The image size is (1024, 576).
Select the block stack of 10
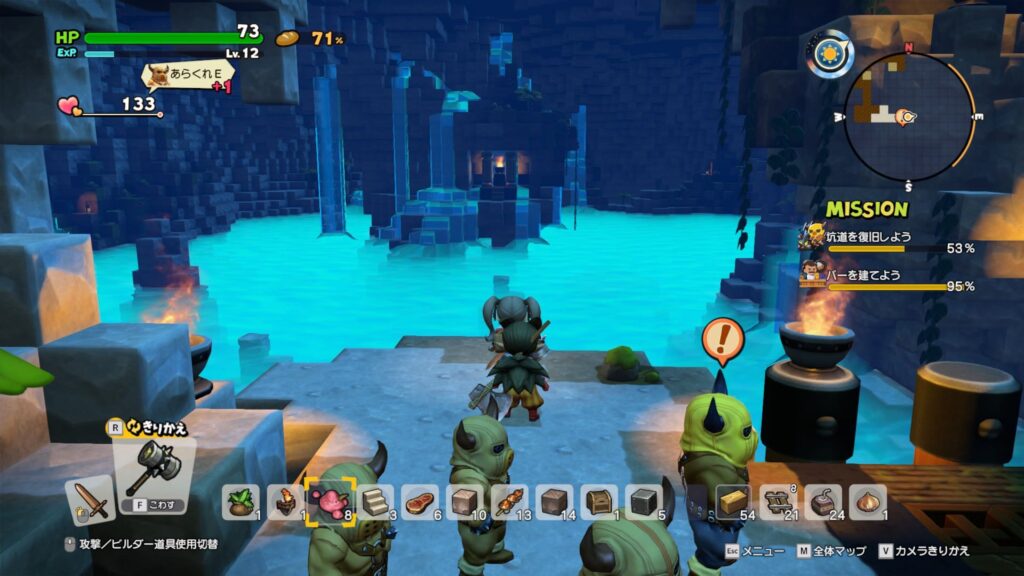[465, 501]
